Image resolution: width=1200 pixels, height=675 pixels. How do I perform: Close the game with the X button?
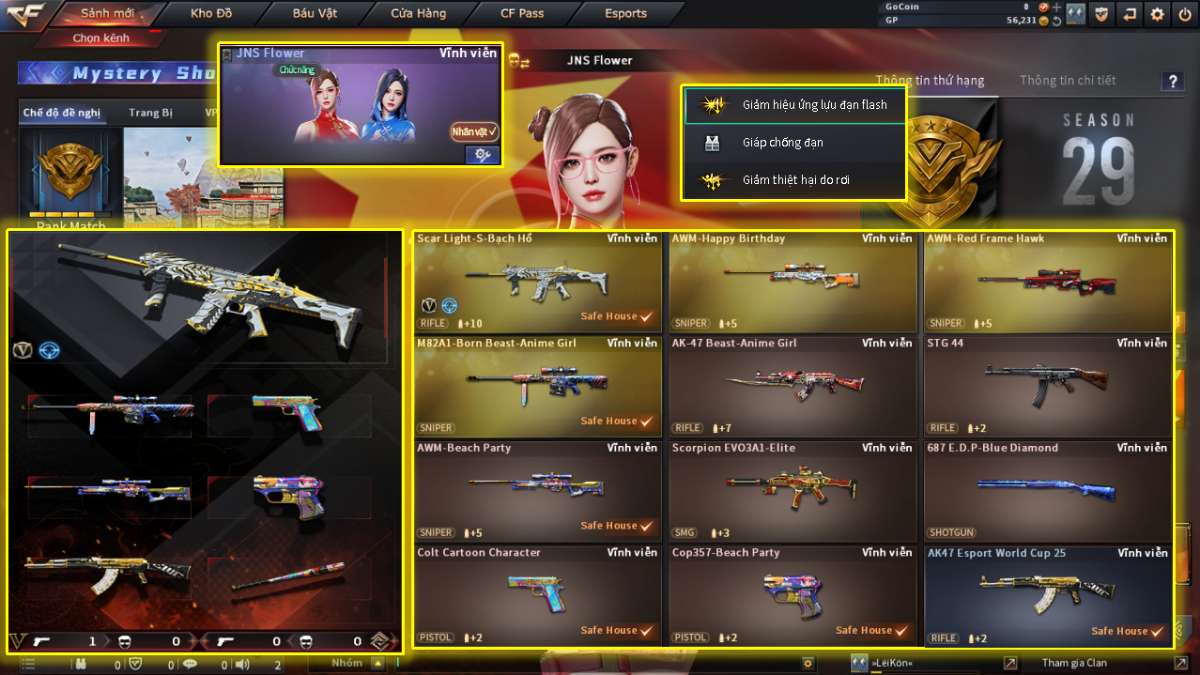tap(1183, 14)
